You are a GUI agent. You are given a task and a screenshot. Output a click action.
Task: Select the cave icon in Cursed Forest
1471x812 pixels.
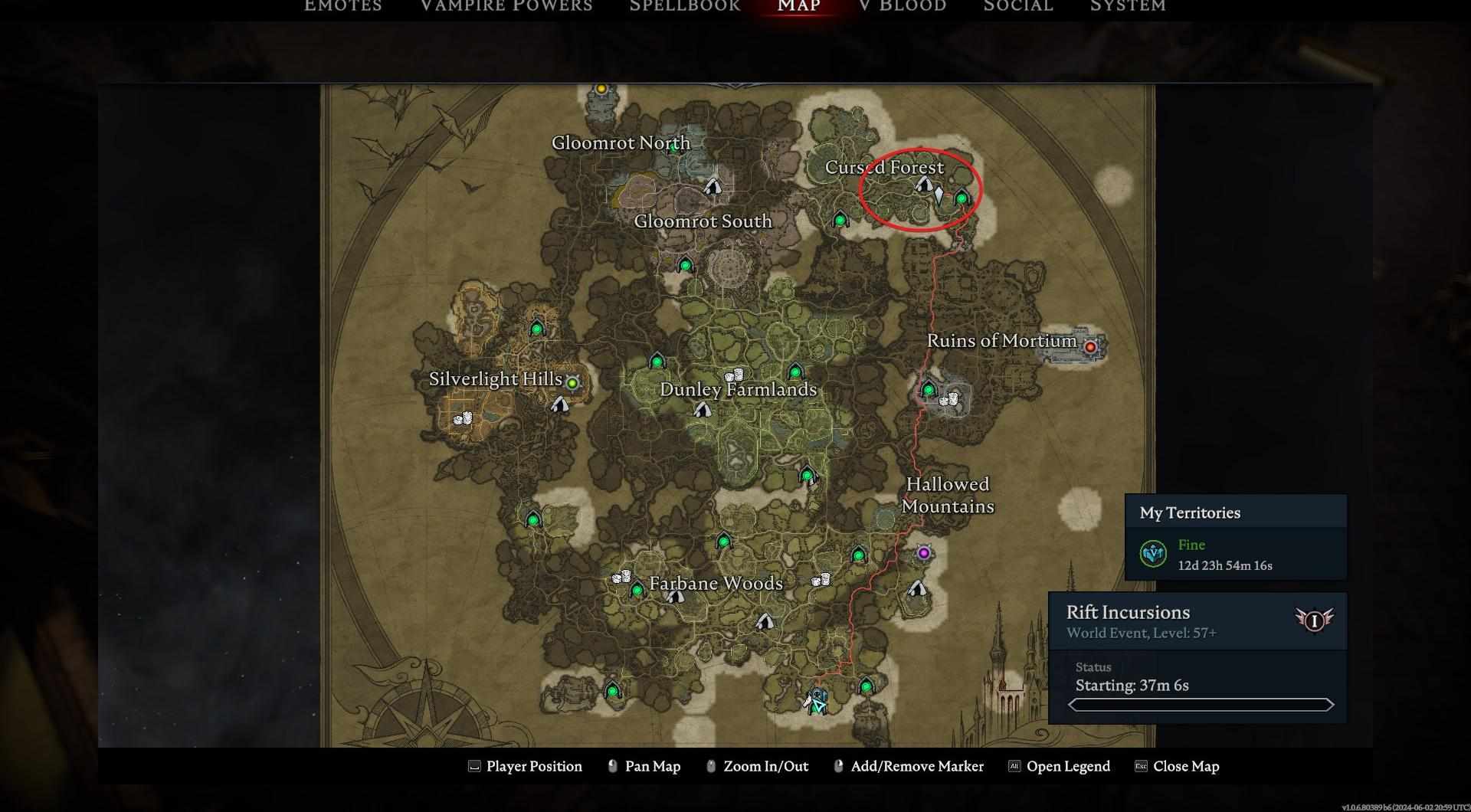tap(923, 184)
